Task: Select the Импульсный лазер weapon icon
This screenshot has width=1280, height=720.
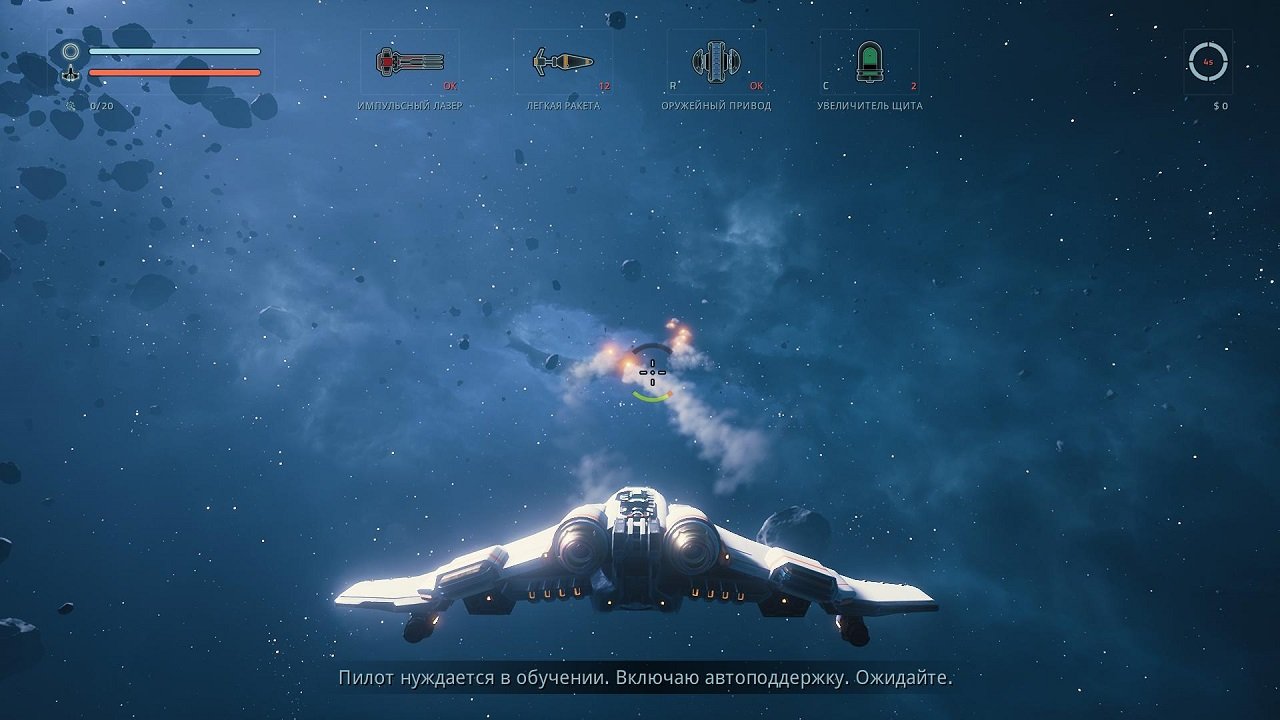Action: coord(408,60)
